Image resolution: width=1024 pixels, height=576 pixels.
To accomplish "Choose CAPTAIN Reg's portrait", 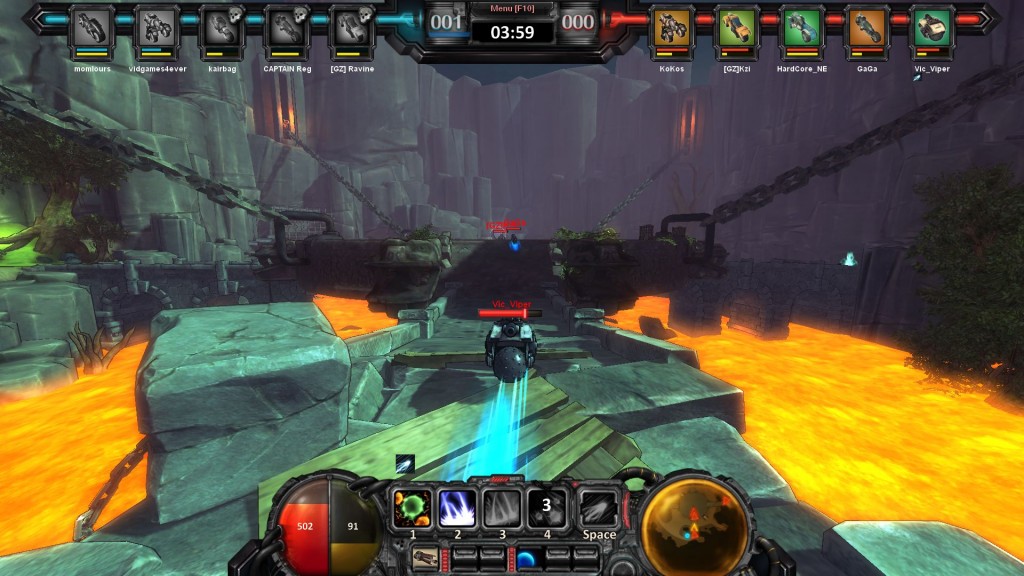I will (x=286, y=27).
